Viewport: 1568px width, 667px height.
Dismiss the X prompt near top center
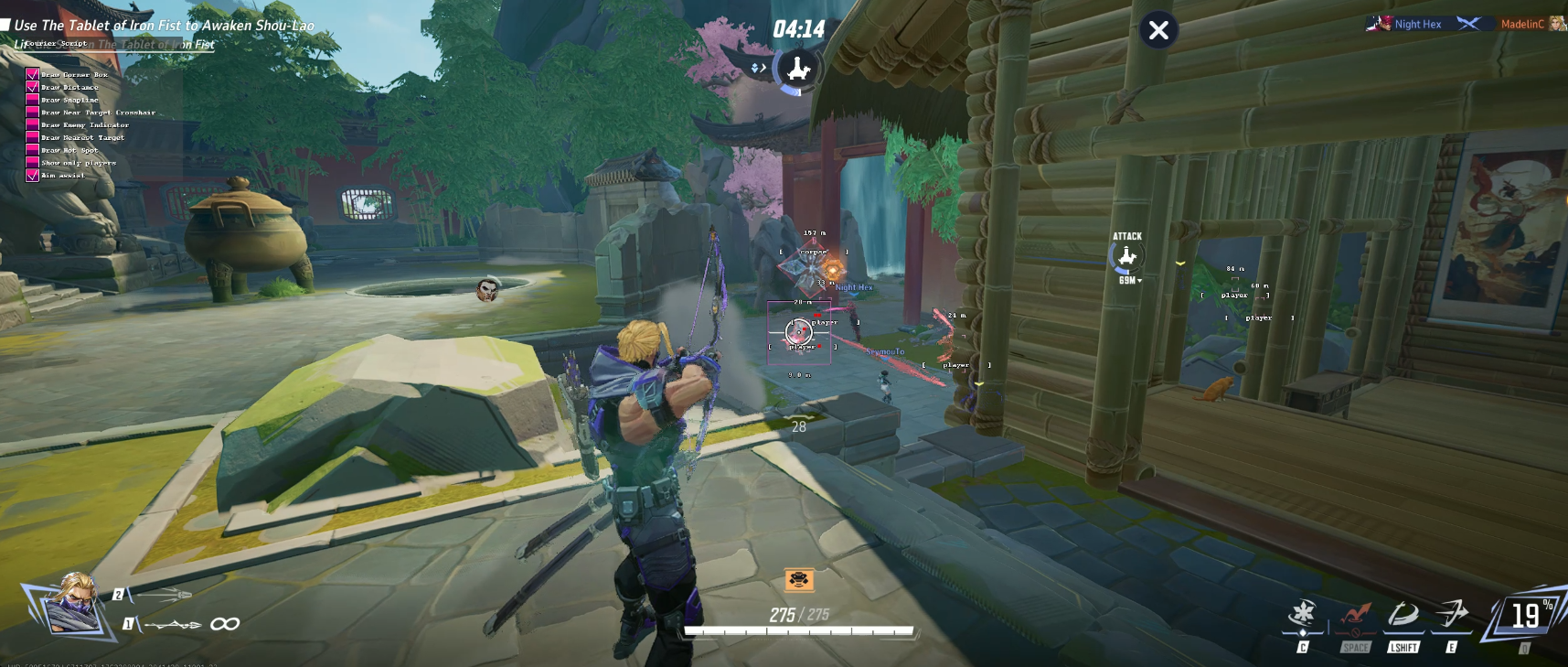[x=1159, y=29]
